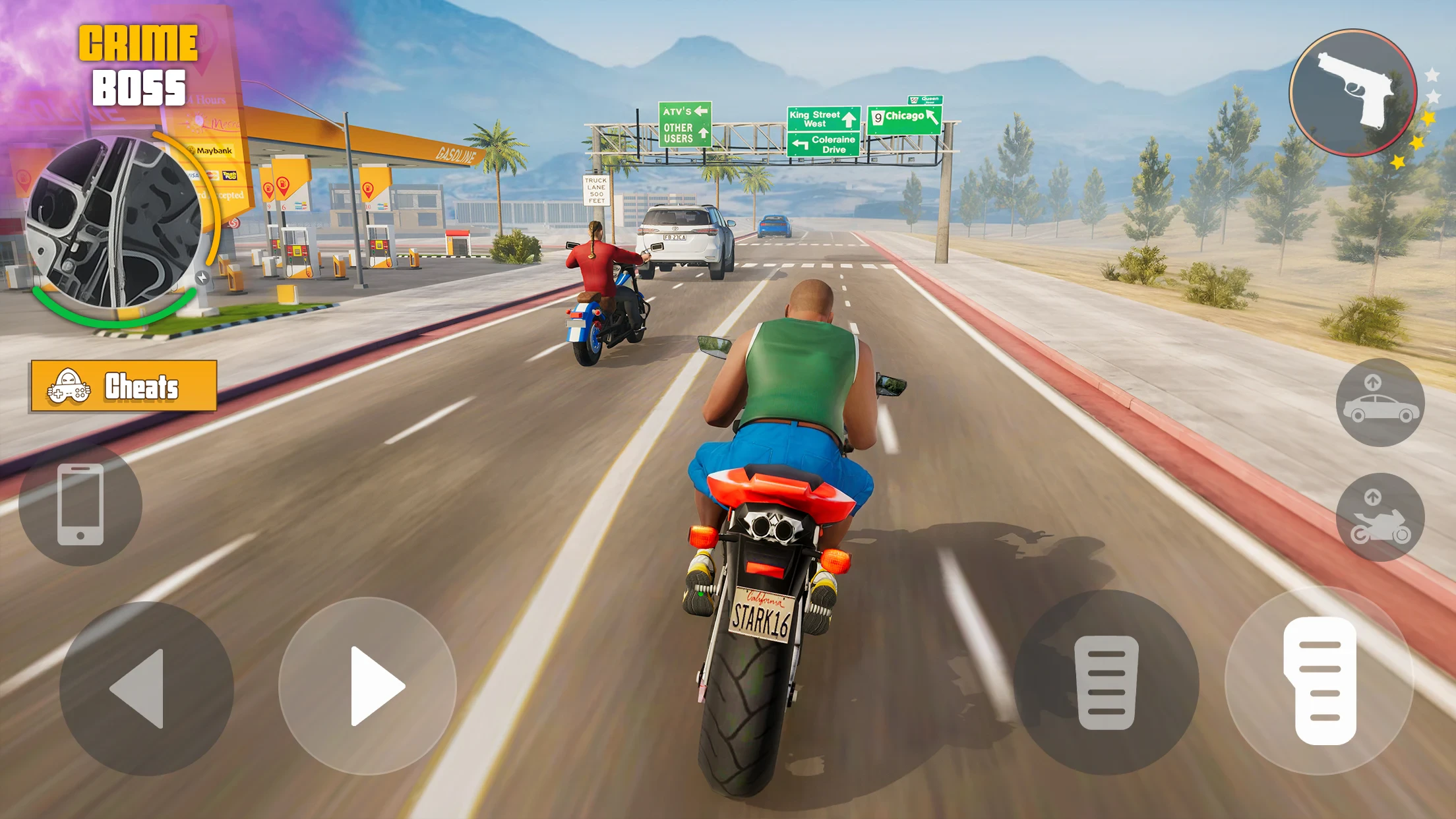Steer right with the right arrow
1456x819 pixels.
(x=367, y=686)
